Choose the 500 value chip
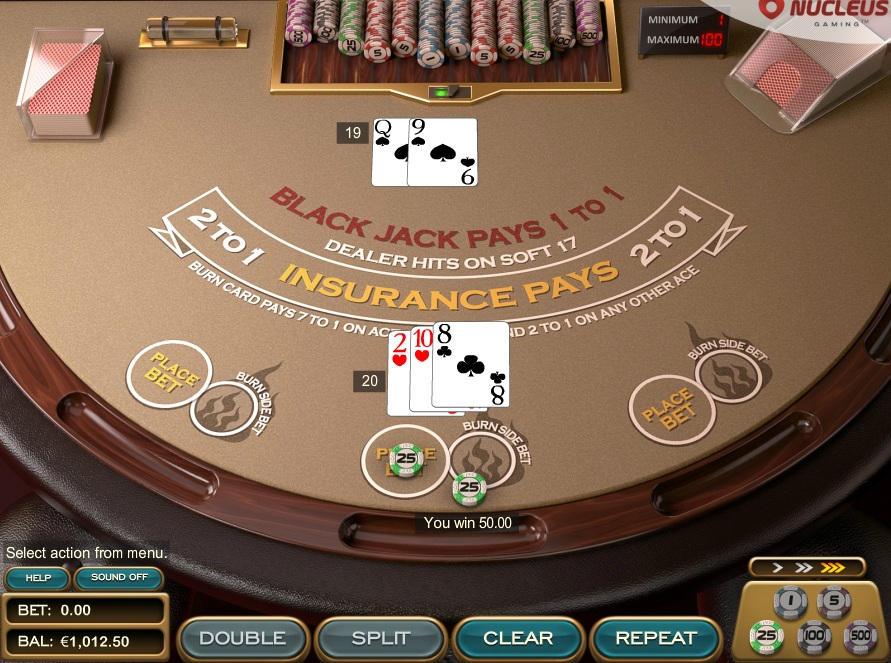 pyautogui.click(x=859, y=636)
